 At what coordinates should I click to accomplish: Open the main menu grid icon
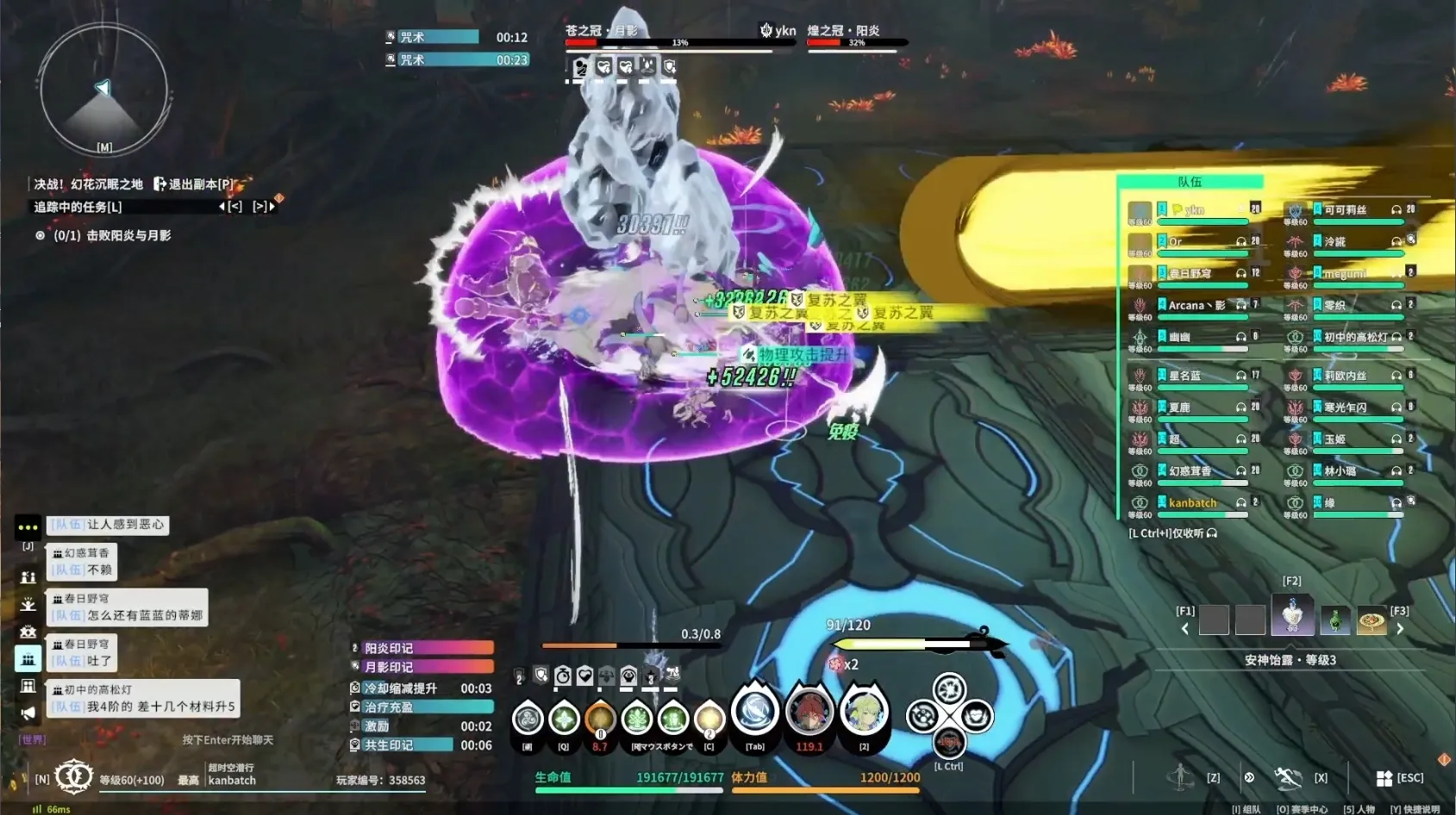[1384, 778]
